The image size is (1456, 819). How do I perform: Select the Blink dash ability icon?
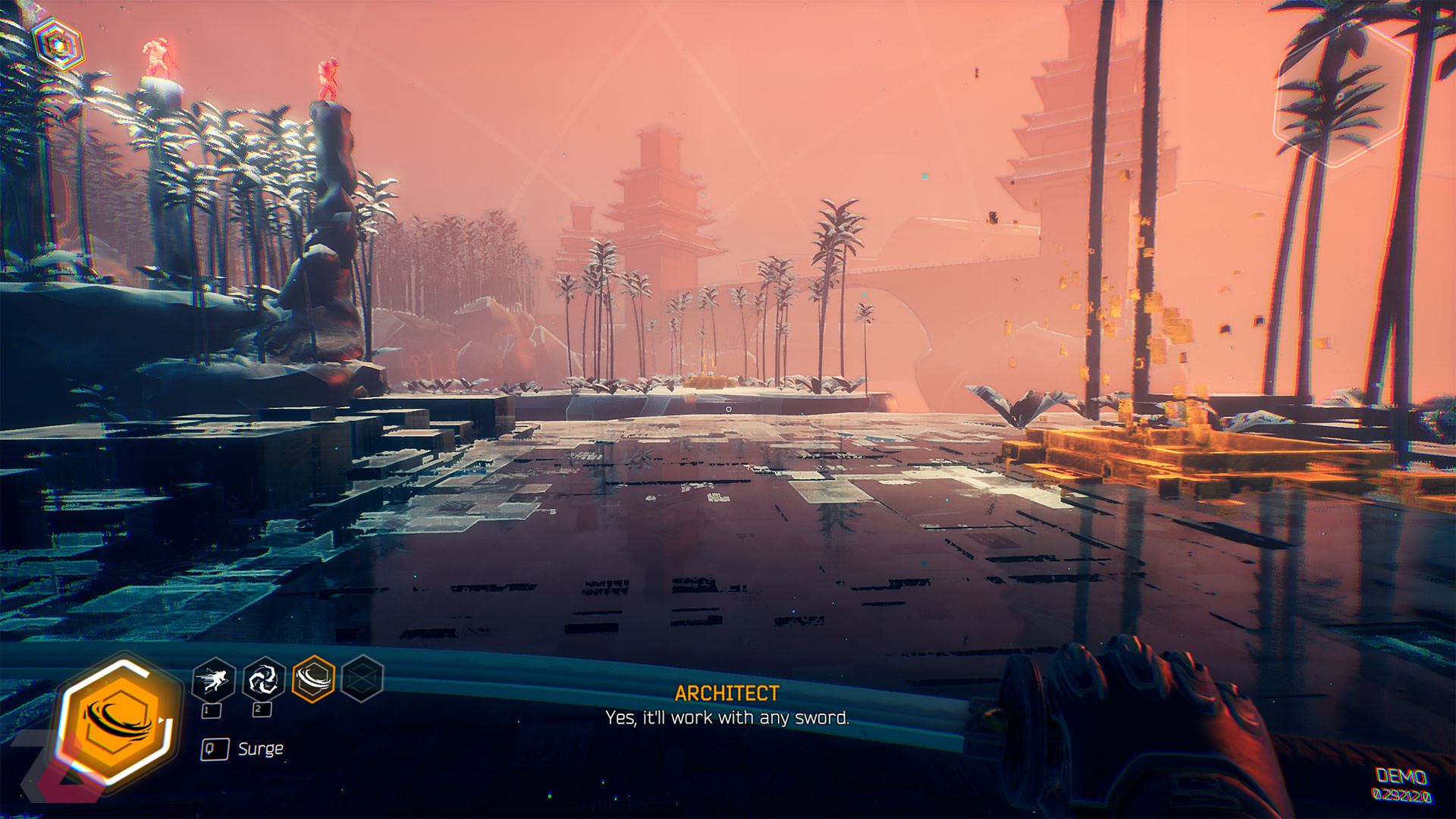click(212, 679)
